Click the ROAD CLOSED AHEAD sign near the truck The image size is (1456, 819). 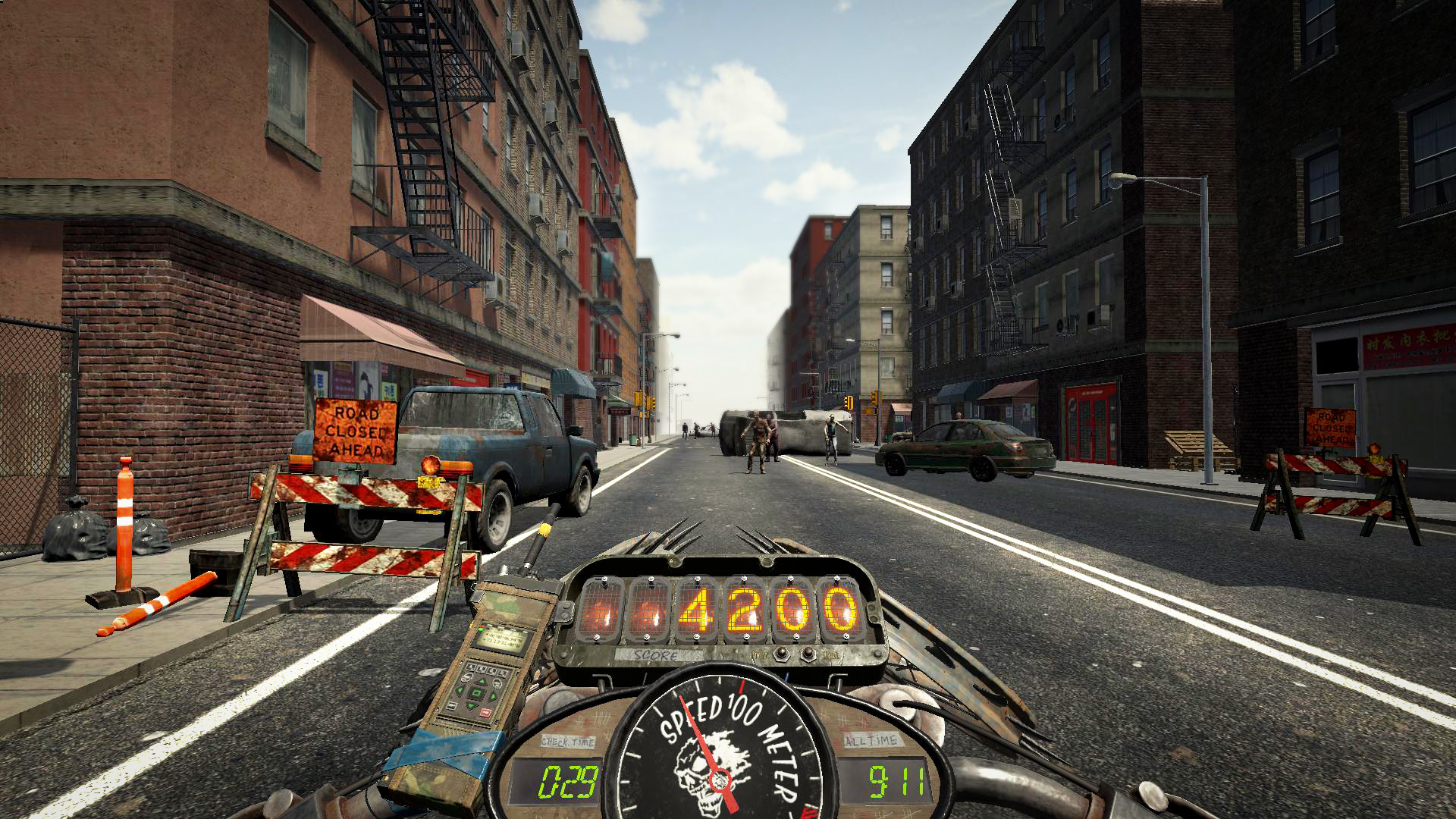355,430
